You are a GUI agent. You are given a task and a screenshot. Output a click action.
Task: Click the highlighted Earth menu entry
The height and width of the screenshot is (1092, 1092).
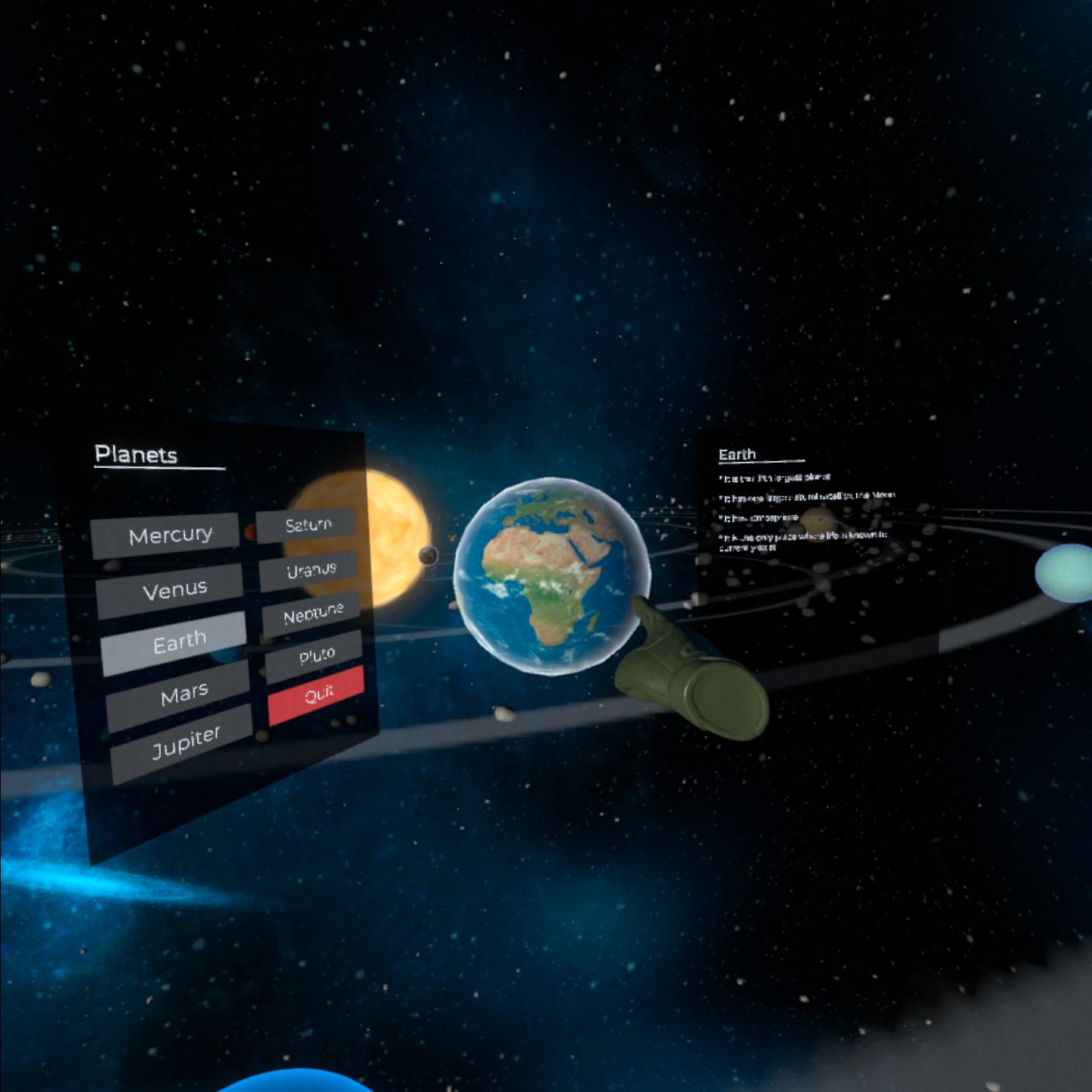[x=180, y=639]
